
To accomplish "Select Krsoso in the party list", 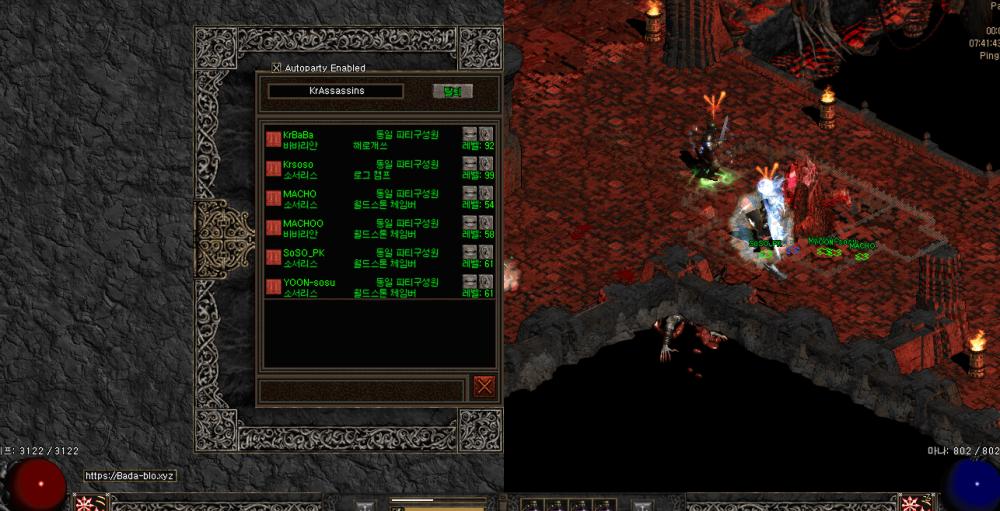I will [298, 164].
